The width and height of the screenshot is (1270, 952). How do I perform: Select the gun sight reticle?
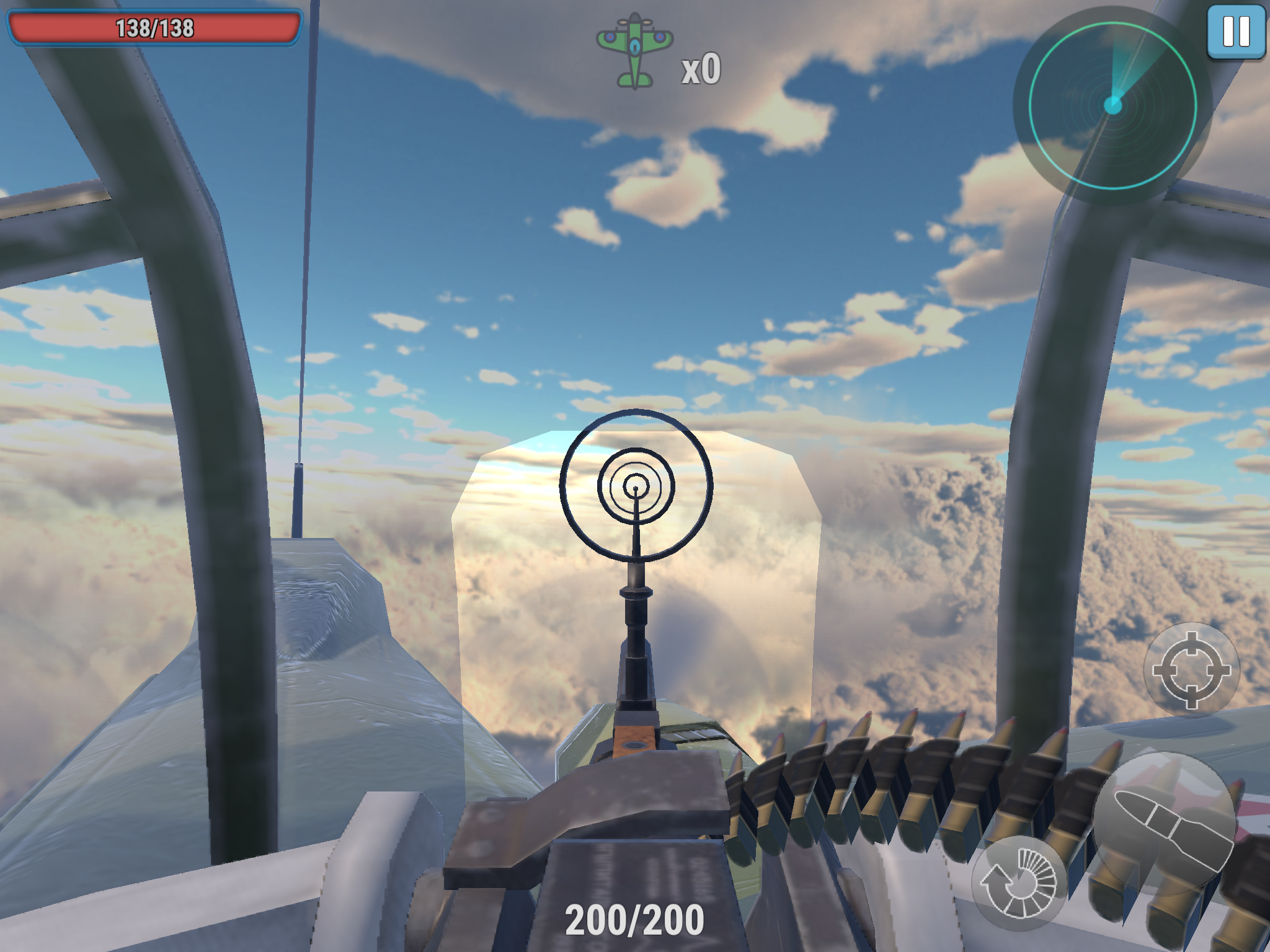pos(635,490)
